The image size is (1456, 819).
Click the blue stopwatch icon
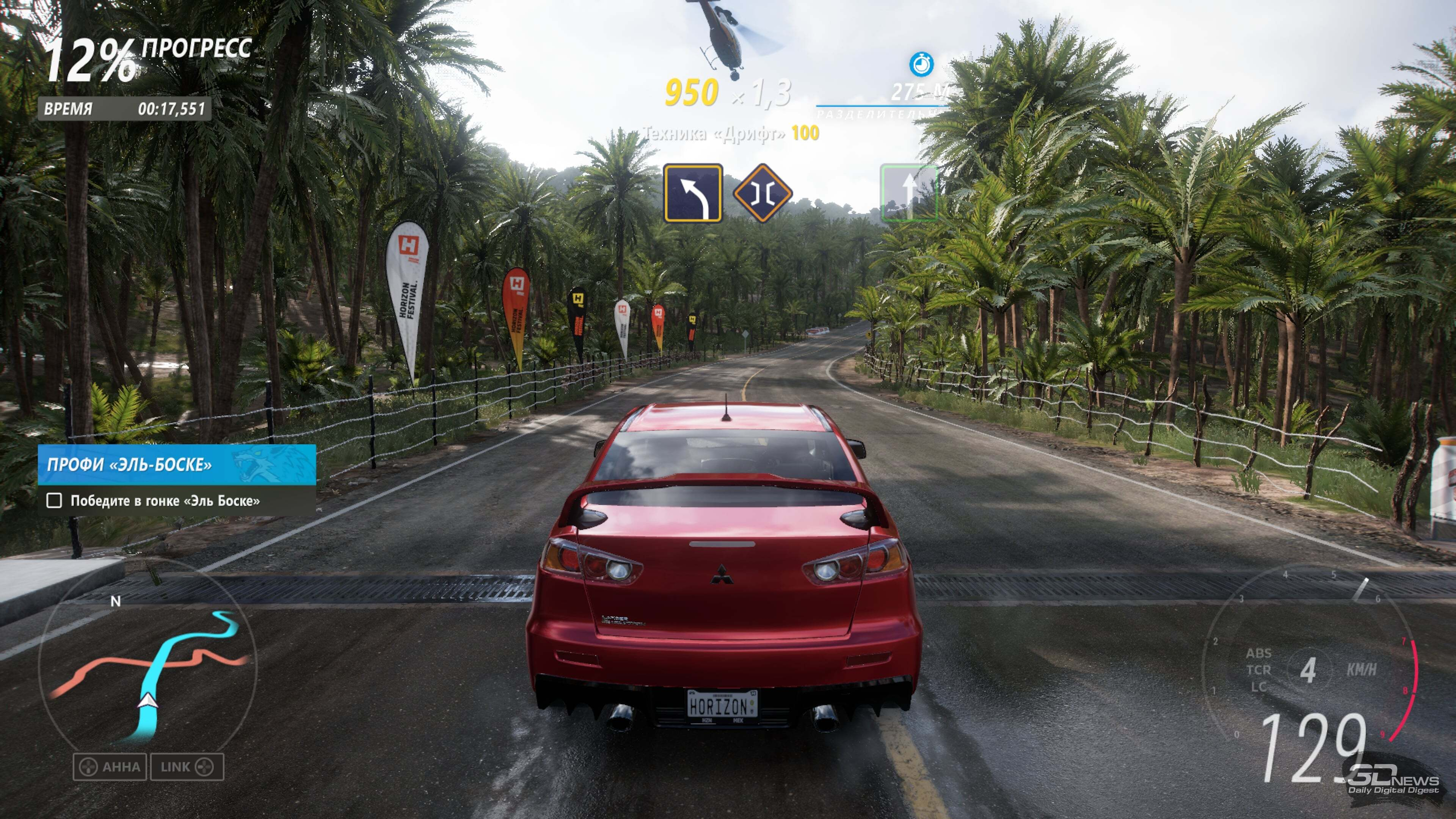(921, 64)
